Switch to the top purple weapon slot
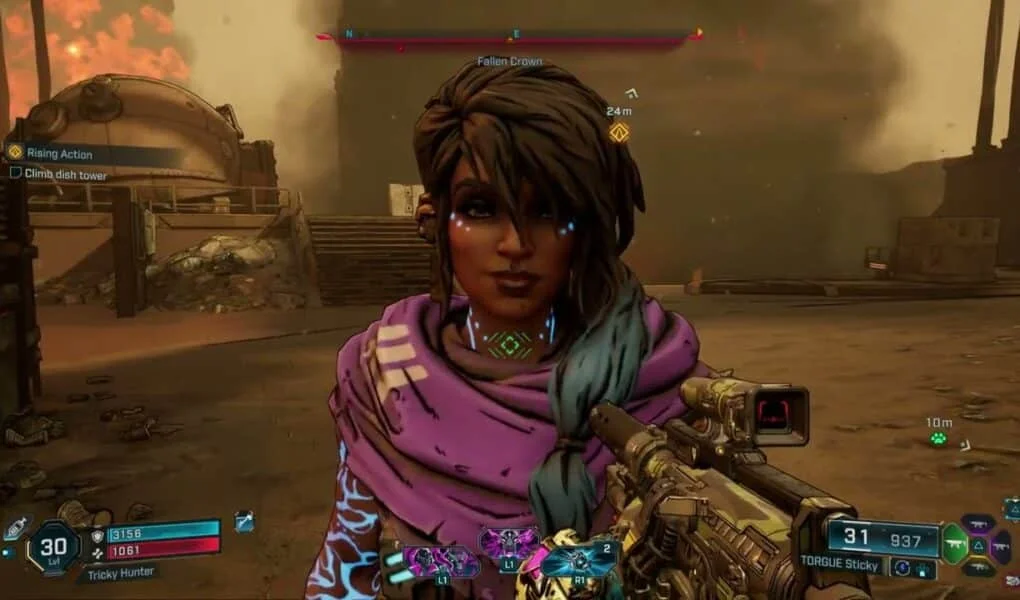 977,523
